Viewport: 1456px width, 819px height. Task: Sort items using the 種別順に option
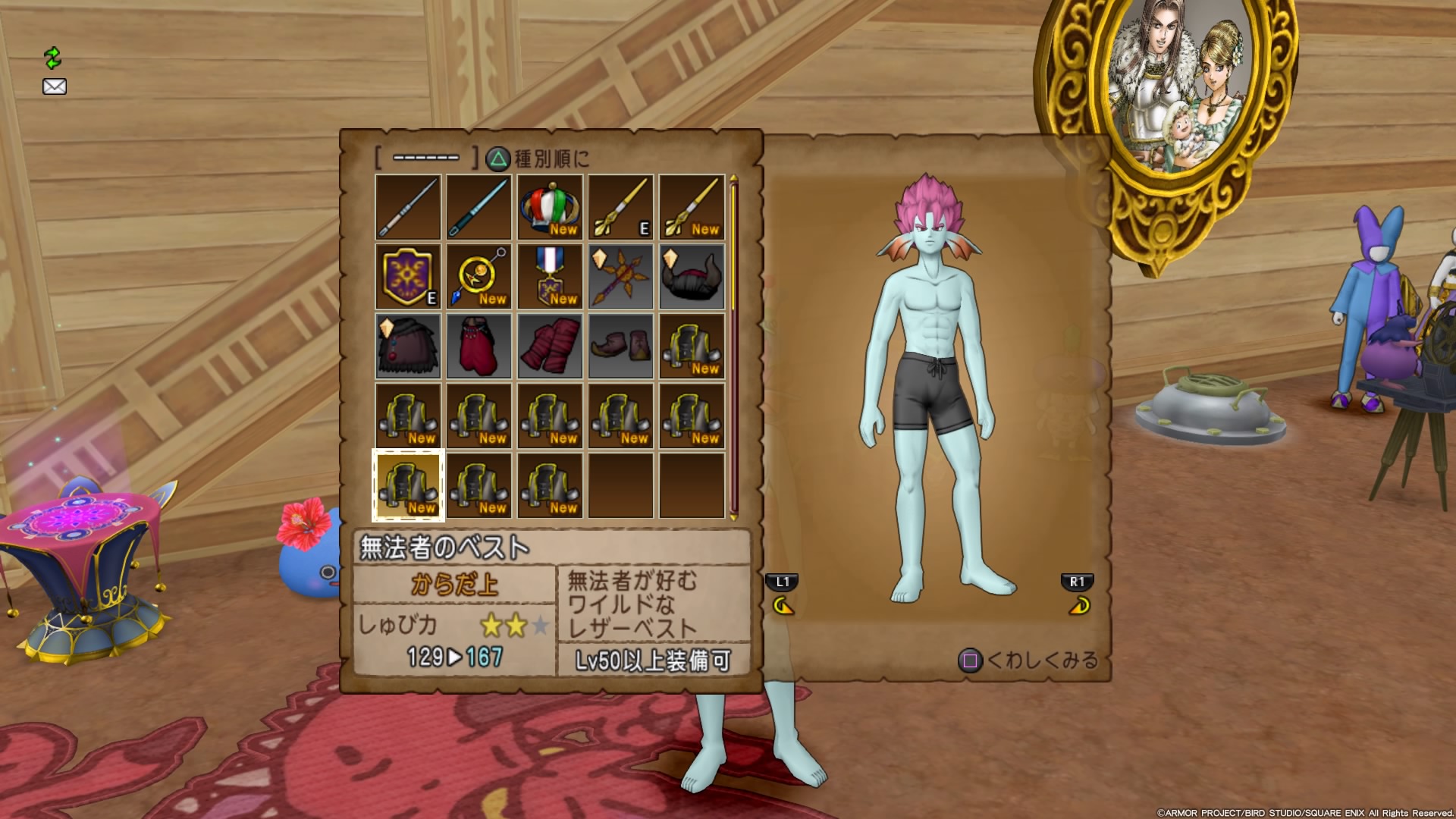pyautogui.click(x=538, y=158)
